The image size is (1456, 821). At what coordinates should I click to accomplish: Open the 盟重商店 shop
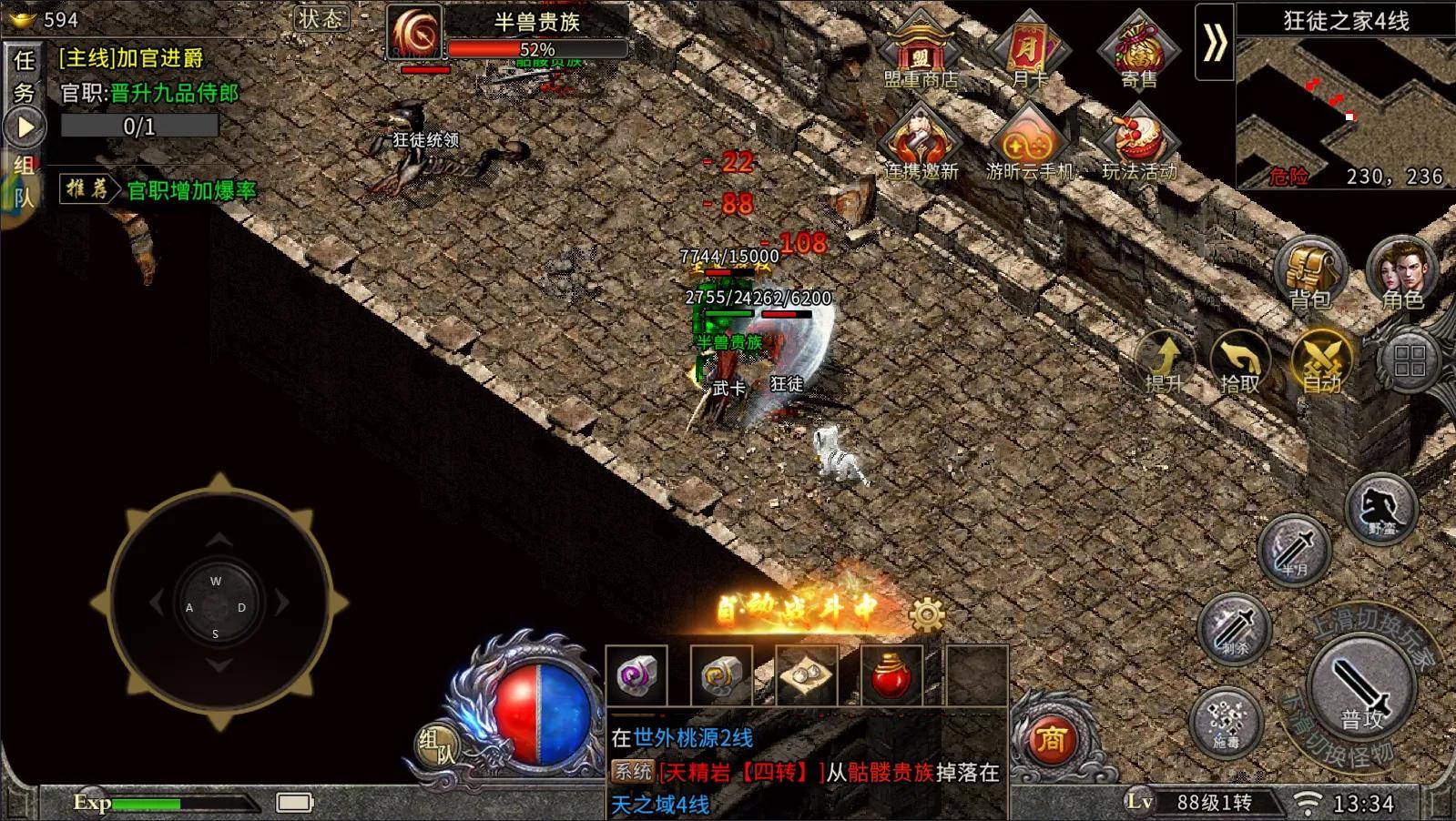921,50
